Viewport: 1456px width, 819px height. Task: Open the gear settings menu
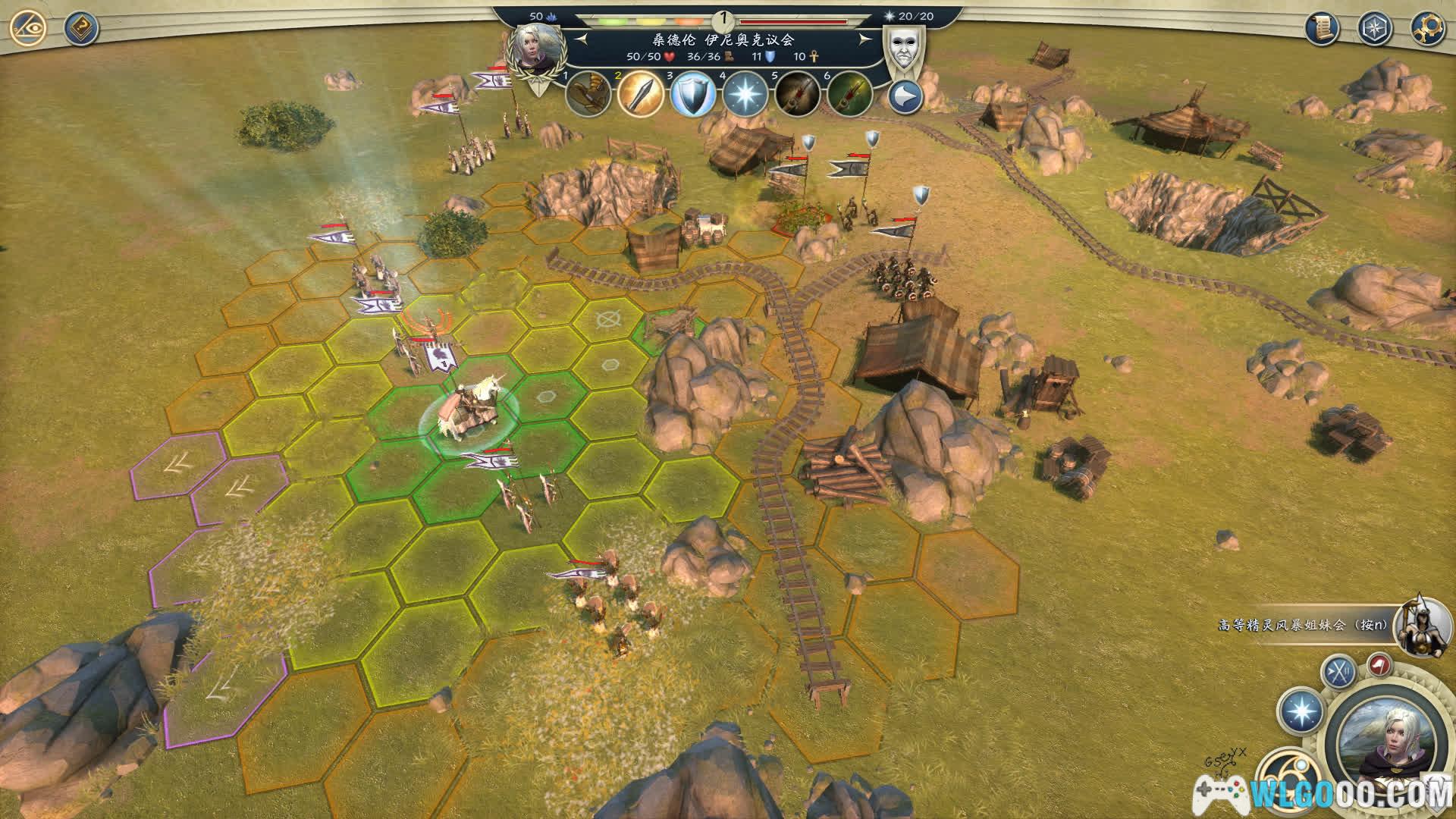[1426, 29]
